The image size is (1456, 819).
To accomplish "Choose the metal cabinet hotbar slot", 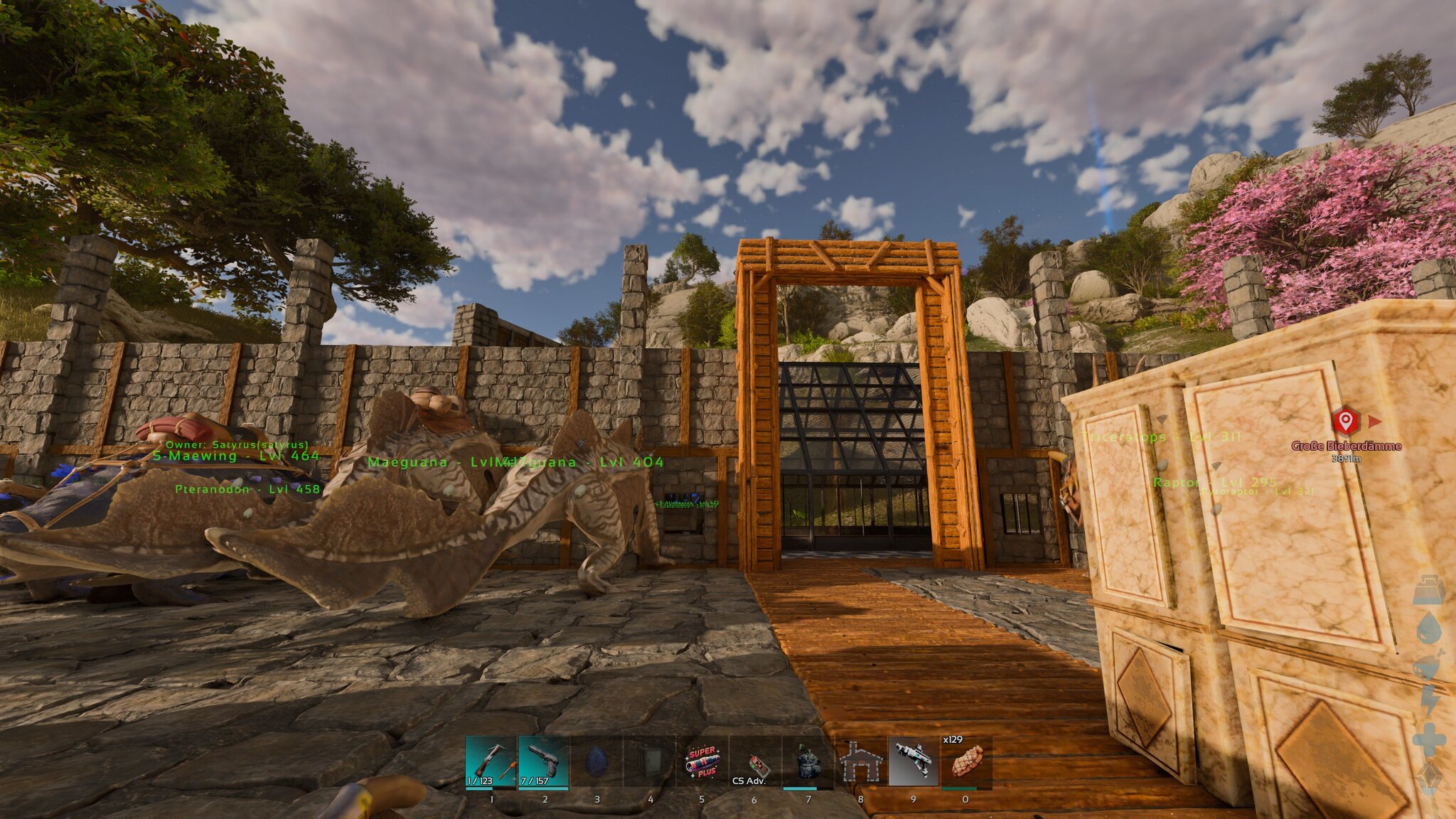I will tap(649, 761).
